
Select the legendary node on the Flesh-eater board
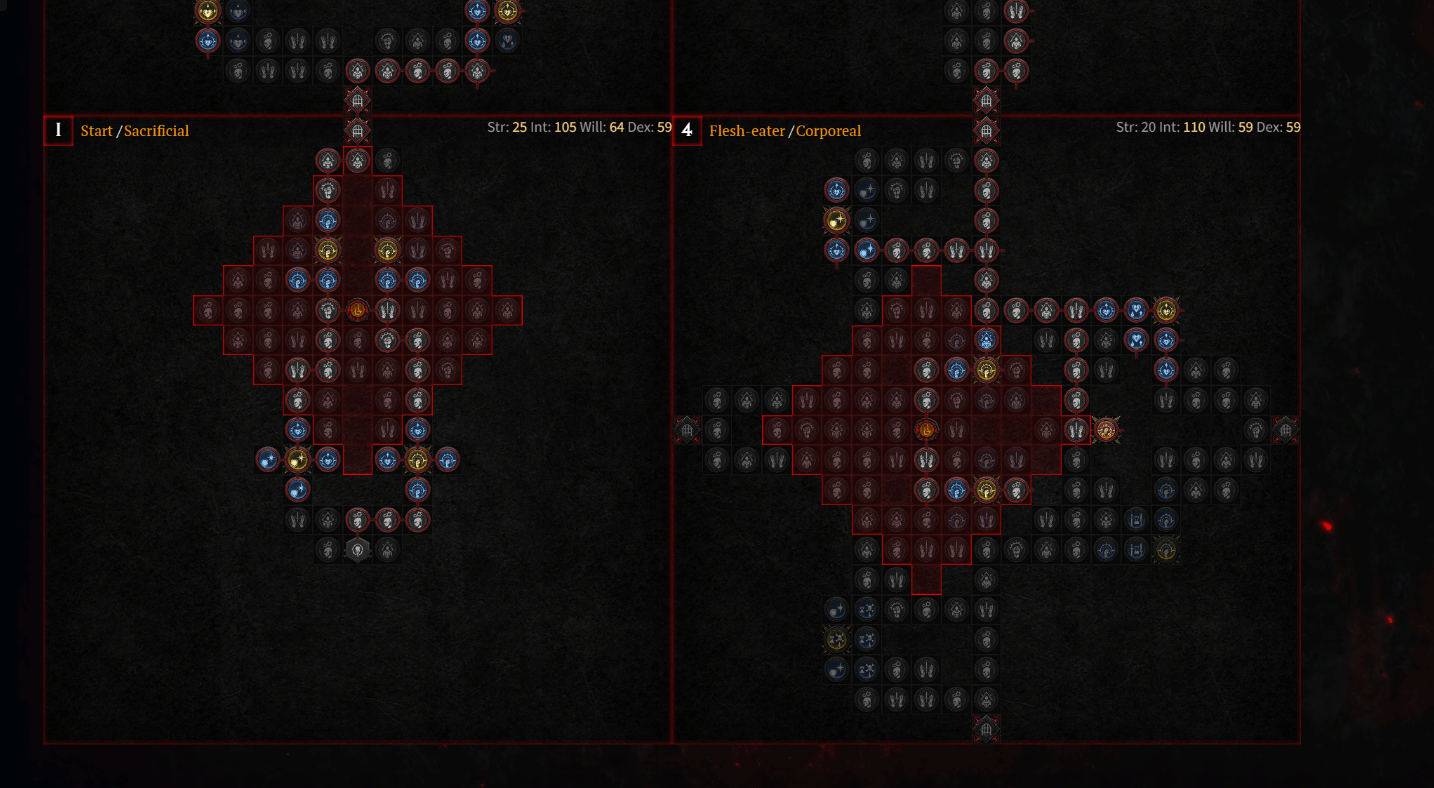pos(1106,430)
